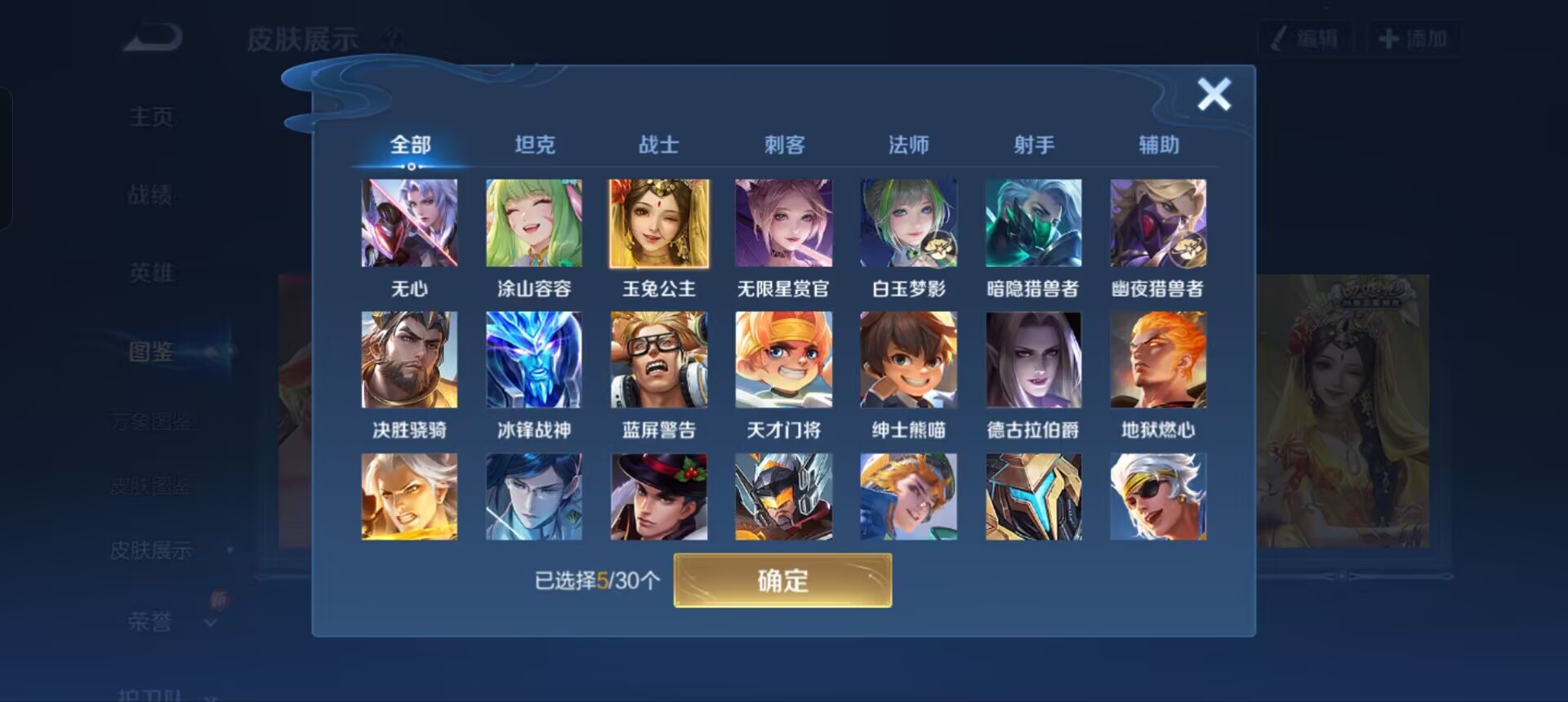Select the 绅士熊喵 portrait
This screenshot has width=1568, height=702.
(x=907, y=359)
